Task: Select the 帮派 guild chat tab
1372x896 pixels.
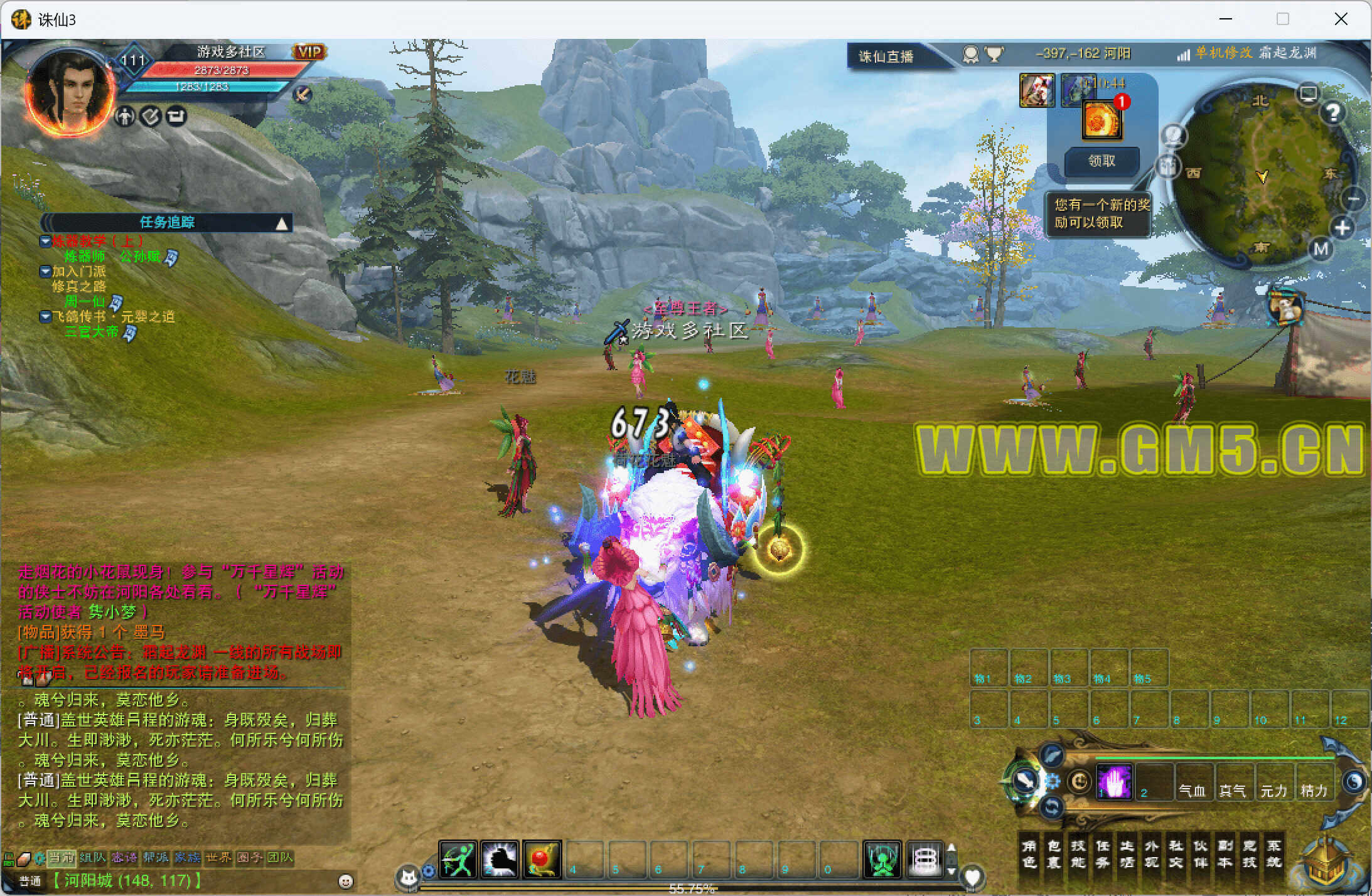Action: pos(155,857)
